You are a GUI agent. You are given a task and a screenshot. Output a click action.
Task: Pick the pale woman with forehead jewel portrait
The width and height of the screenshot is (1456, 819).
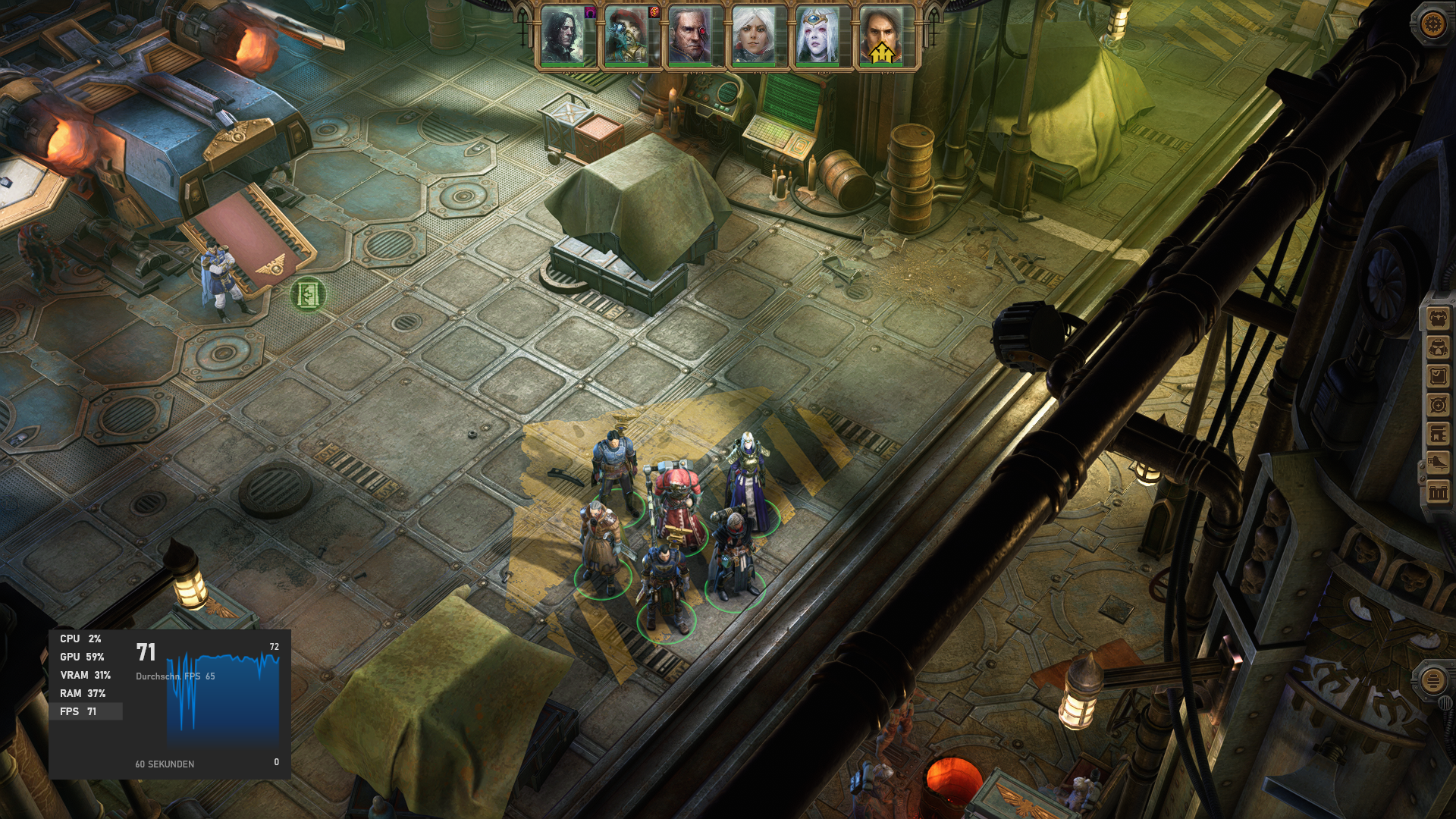pyautogui.click(x=817, y=36)
